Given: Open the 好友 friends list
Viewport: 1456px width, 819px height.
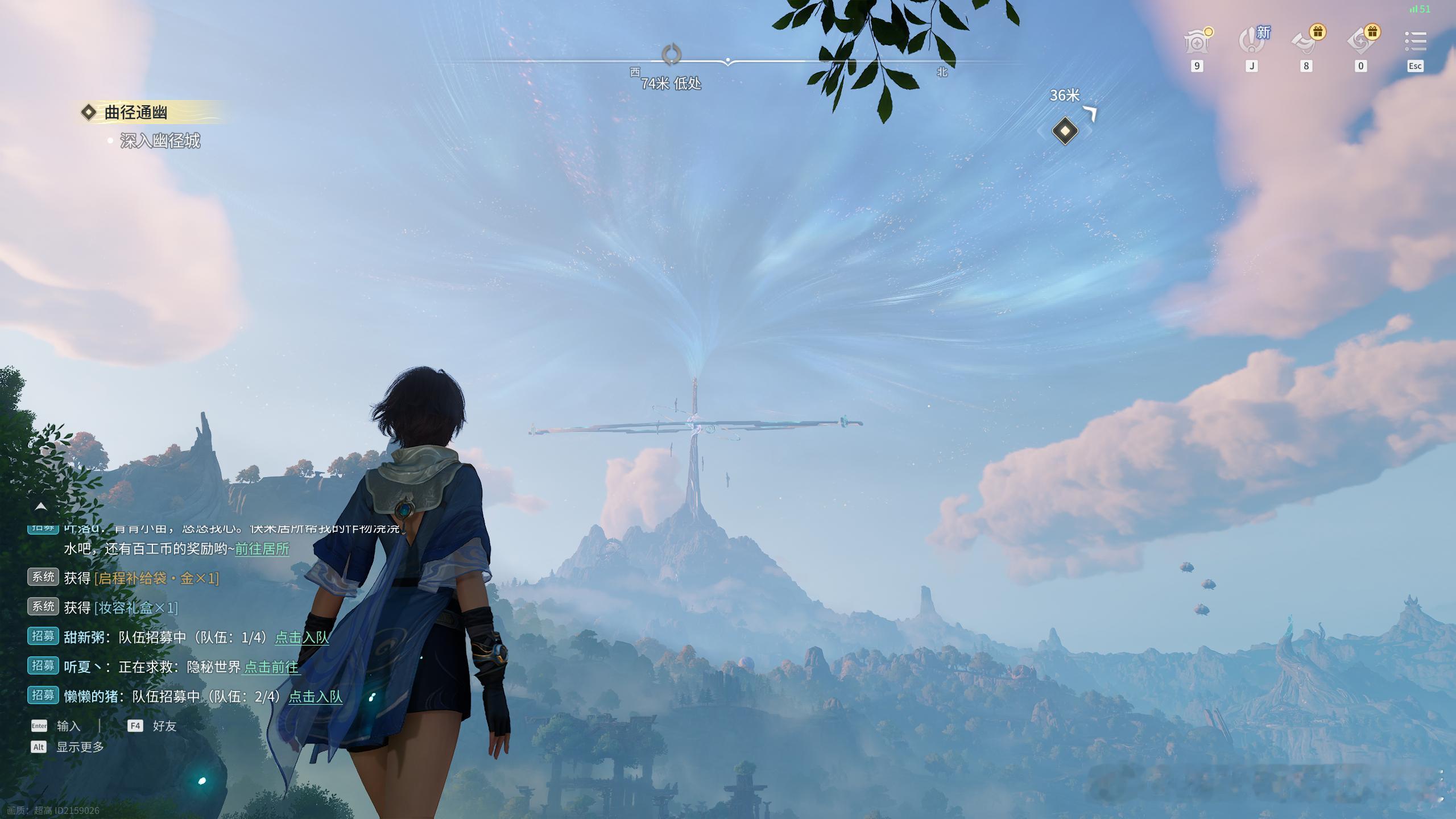Looking at the screenshot, I should pos(164,726).
